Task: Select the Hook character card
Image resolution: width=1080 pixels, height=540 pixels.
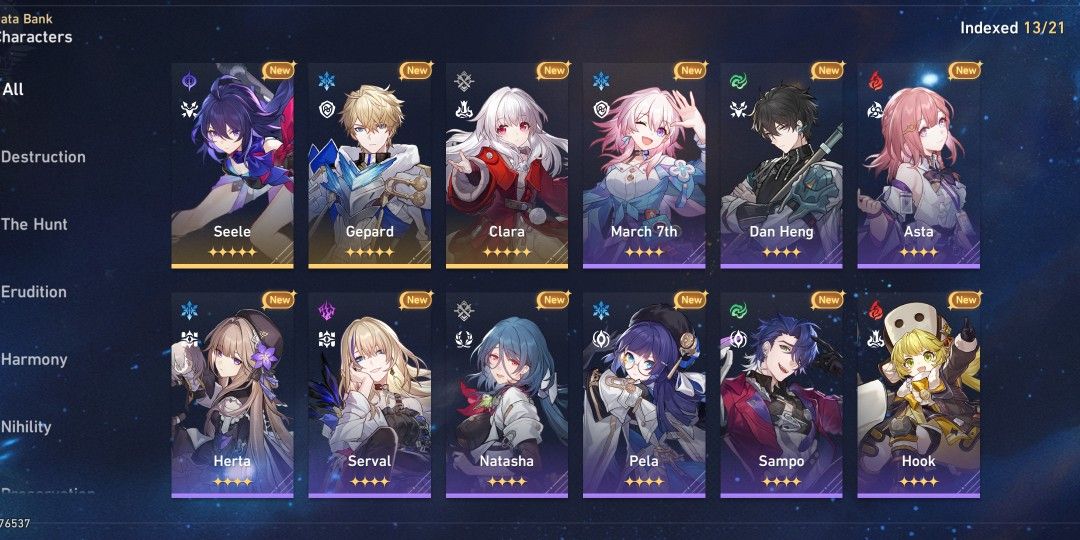Action: [x=918, y=395]
